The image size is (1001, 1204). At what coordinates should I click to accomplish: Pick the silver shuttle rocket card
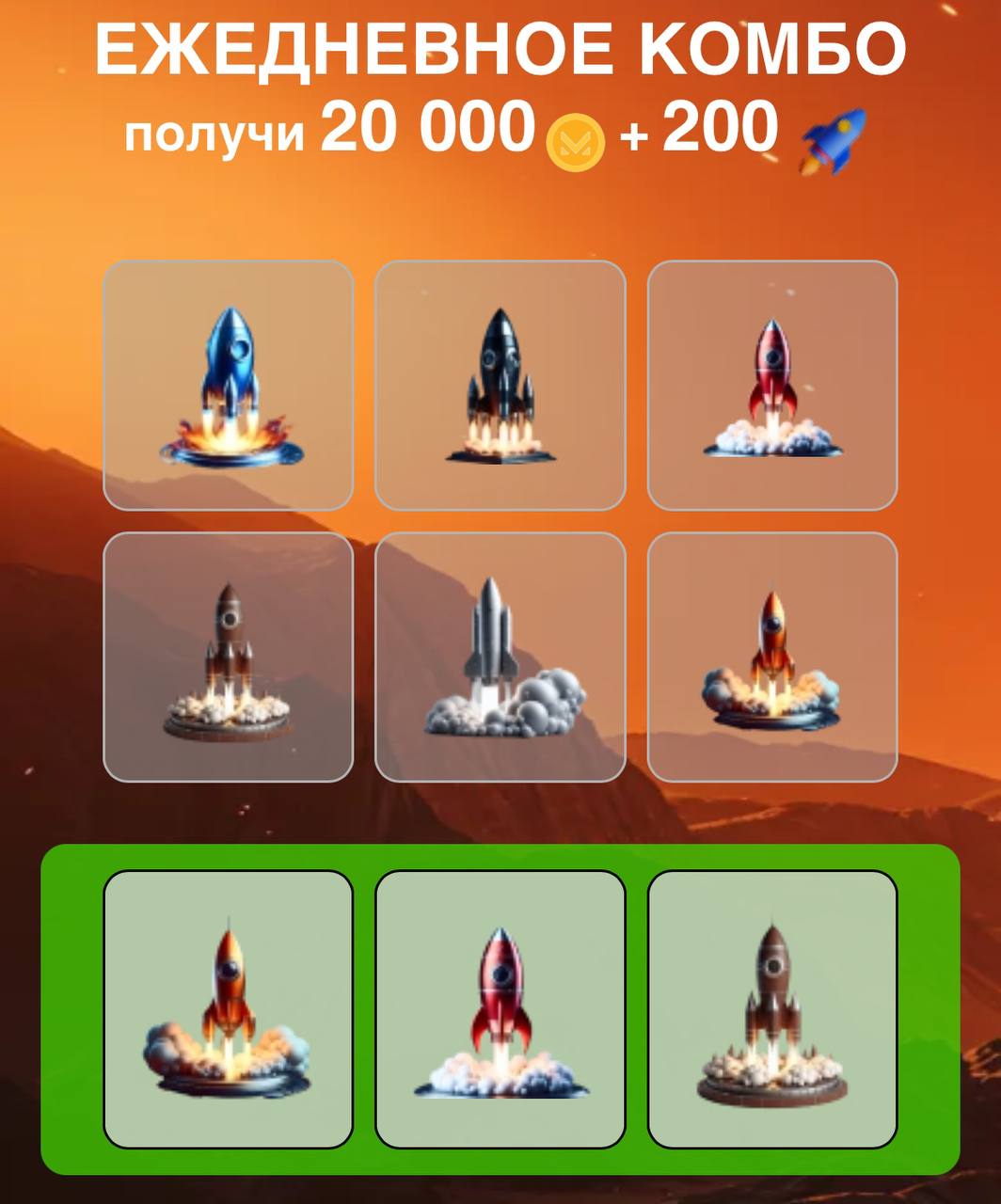point(500,657)
